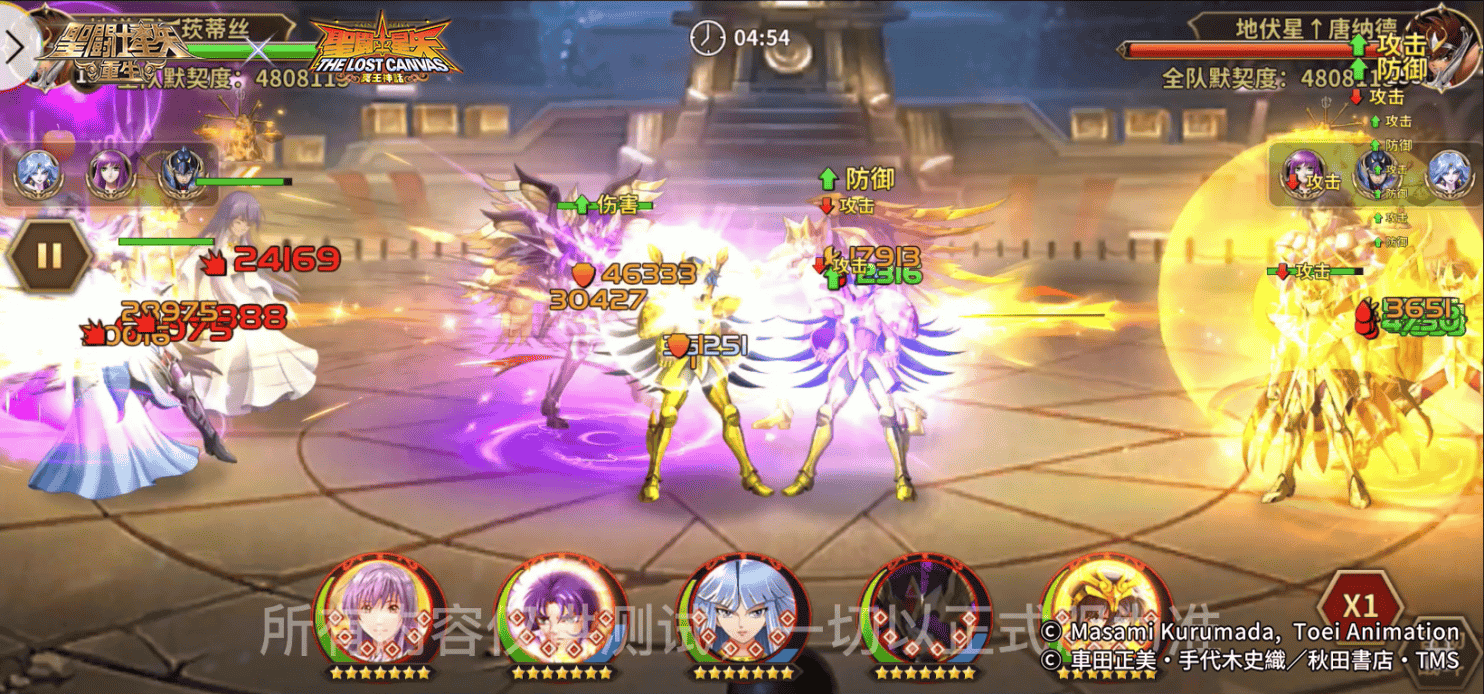1484x694 pixels.
Task: Select the blue-haired ally icon in the left team panel
Action: pyautogui.click(x=38, y=173)
